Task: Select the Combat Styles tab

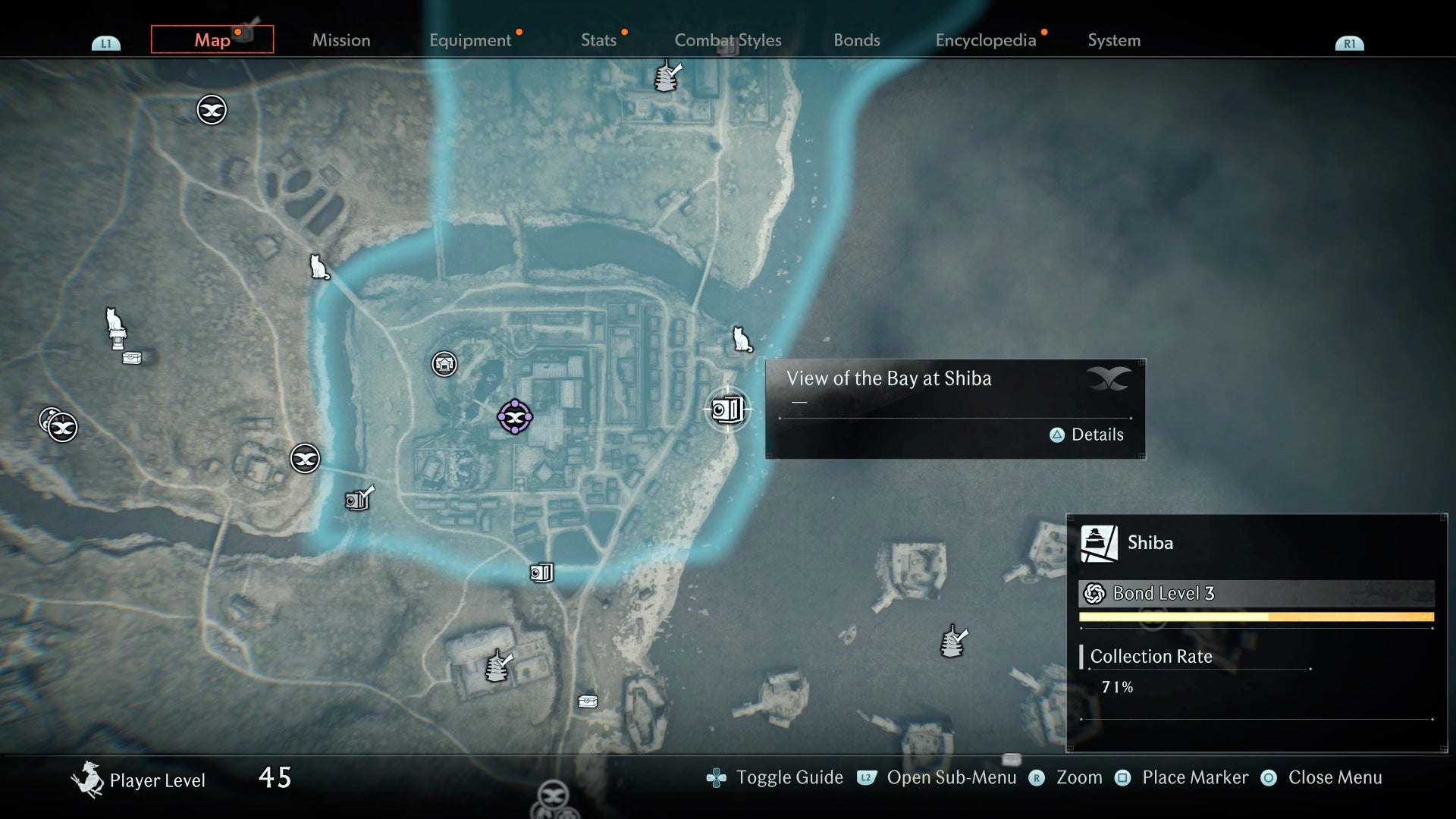Action: coord(728,40)
